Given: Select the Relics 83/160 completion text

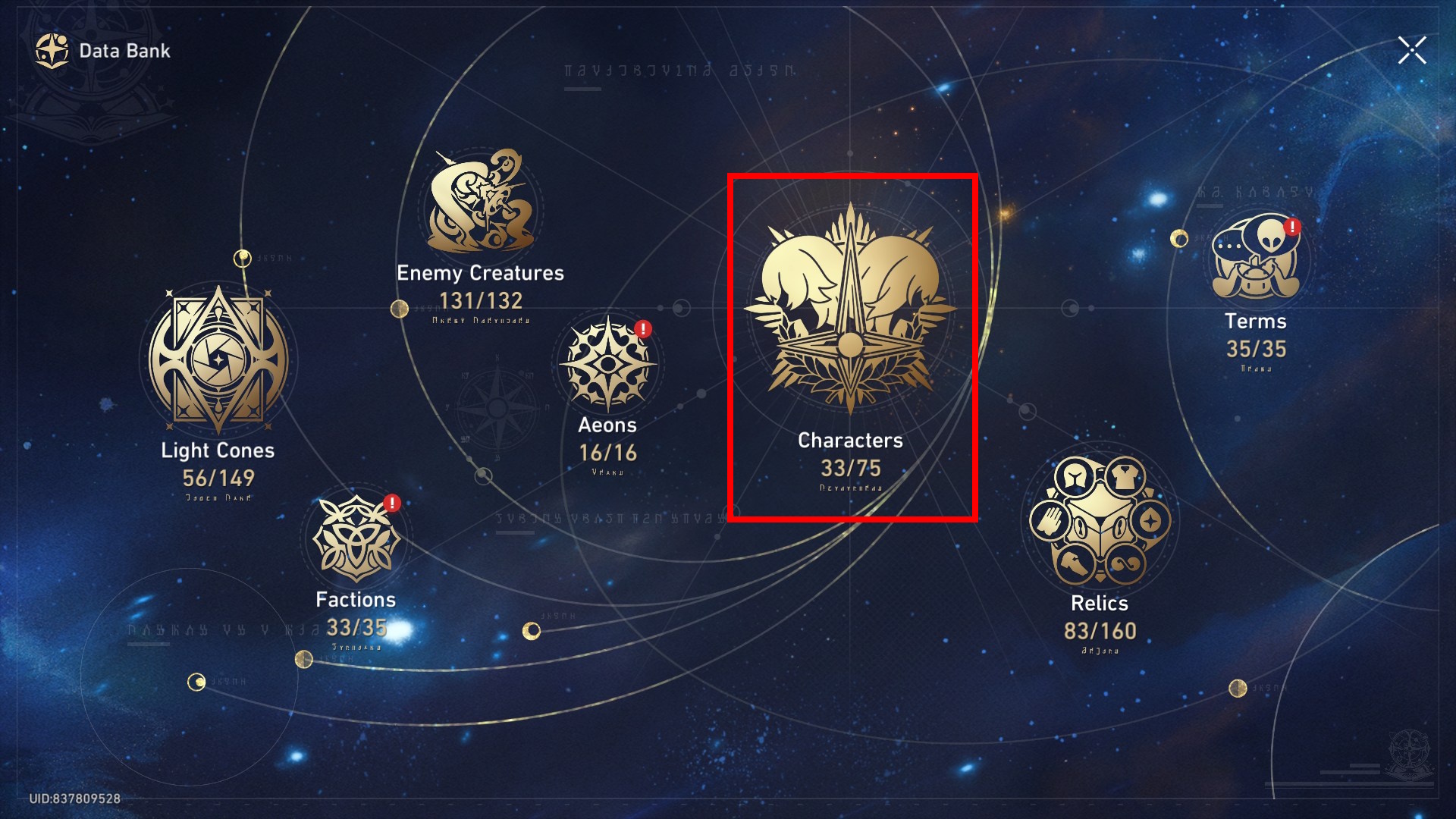Looking at the screenshot, I should coord(1101,631).
